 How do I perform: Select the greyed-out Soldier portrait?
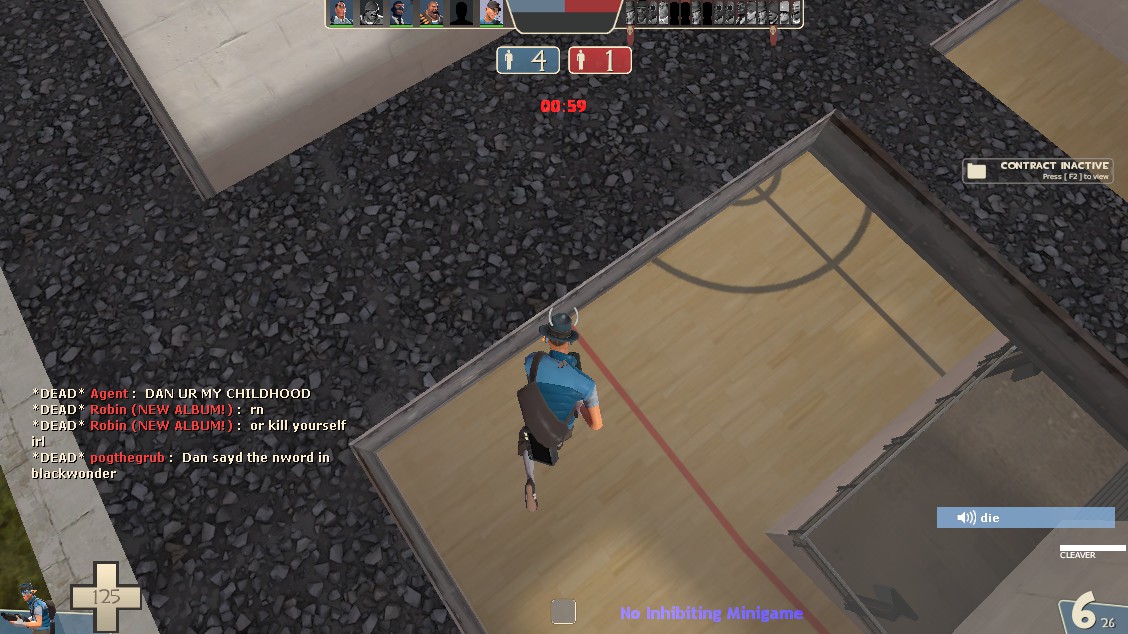pyautogui.click(x=372, y=13)
